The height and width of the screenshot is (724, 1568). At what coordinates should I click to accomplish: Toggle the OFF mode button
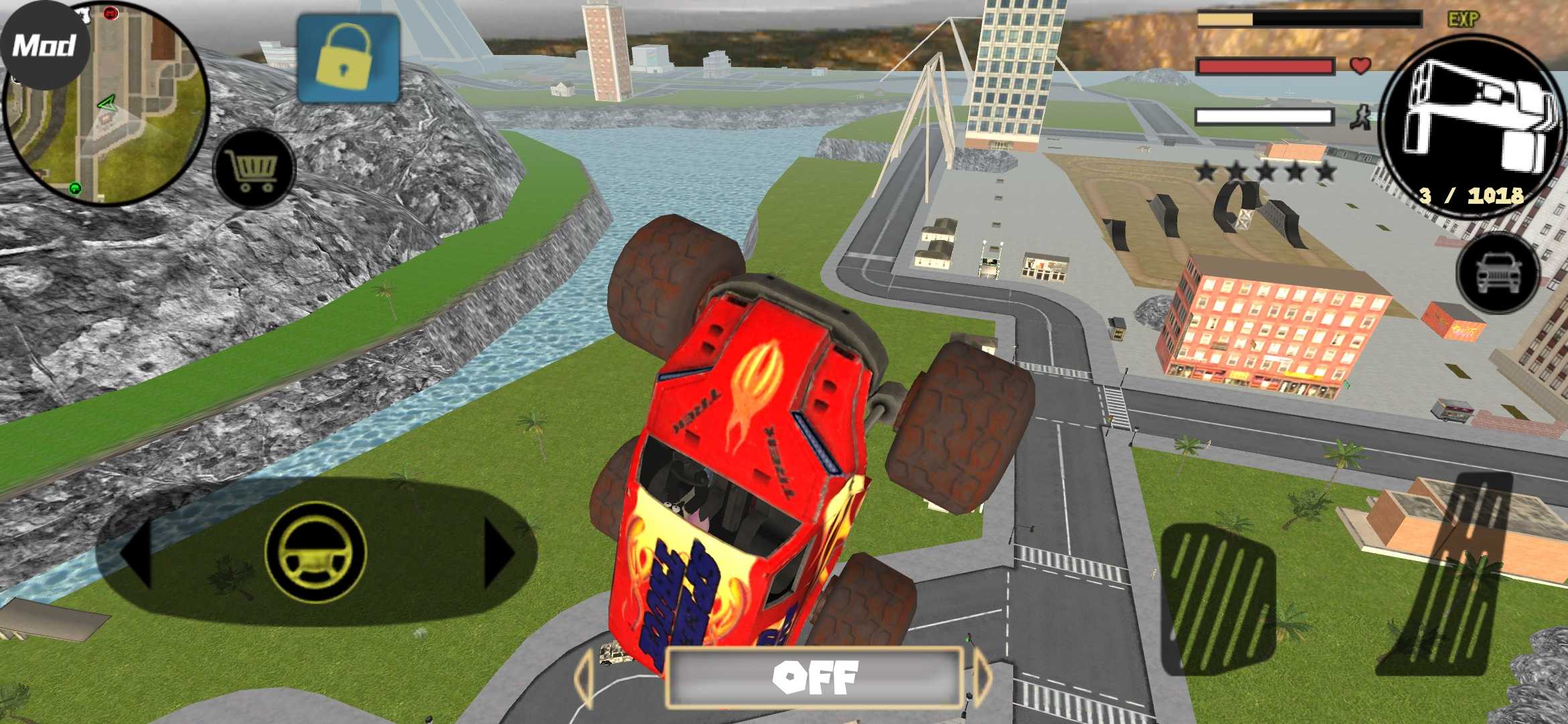814,677
